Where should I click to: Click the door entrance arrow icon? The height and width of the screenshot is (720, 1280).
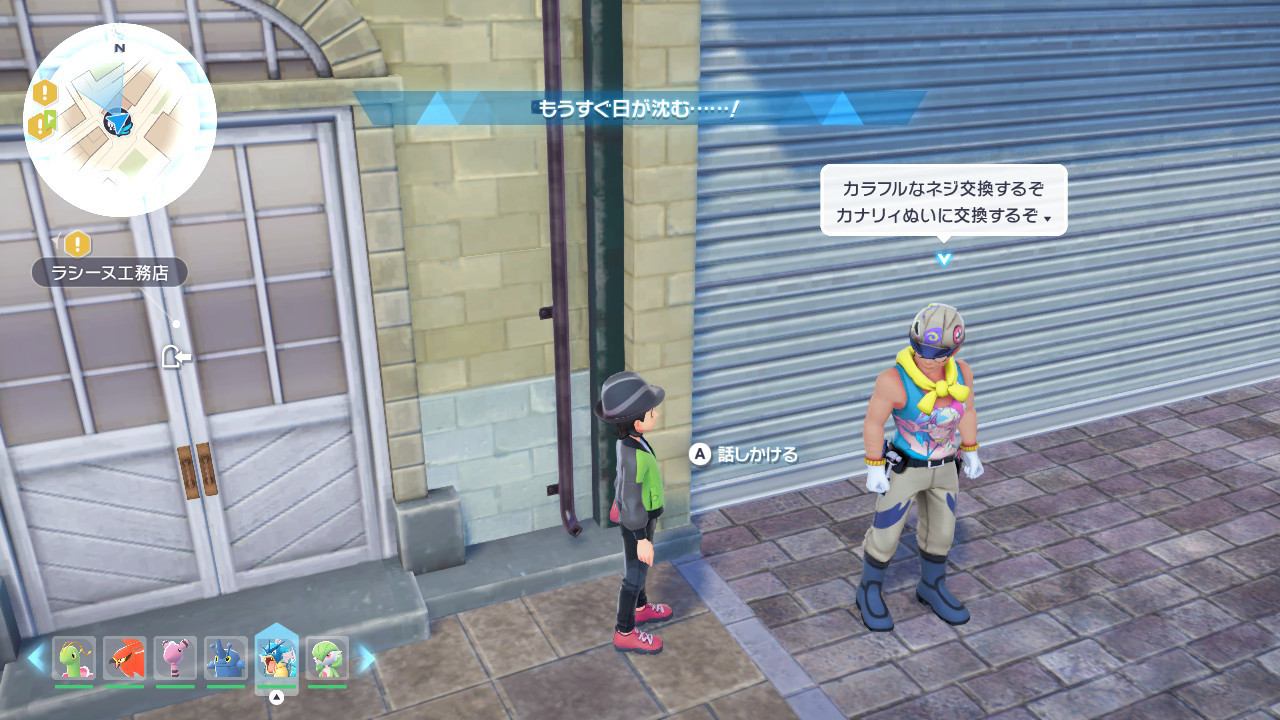pos(176,356)
